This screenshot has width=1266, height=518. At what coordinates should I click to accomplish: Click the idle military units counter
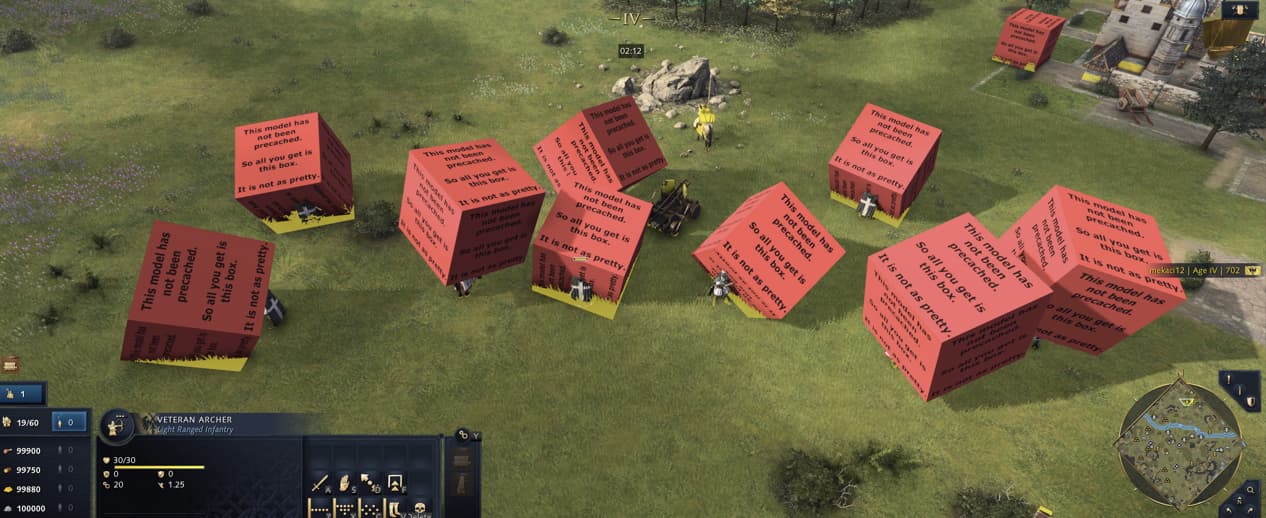(x=69, y=422)
